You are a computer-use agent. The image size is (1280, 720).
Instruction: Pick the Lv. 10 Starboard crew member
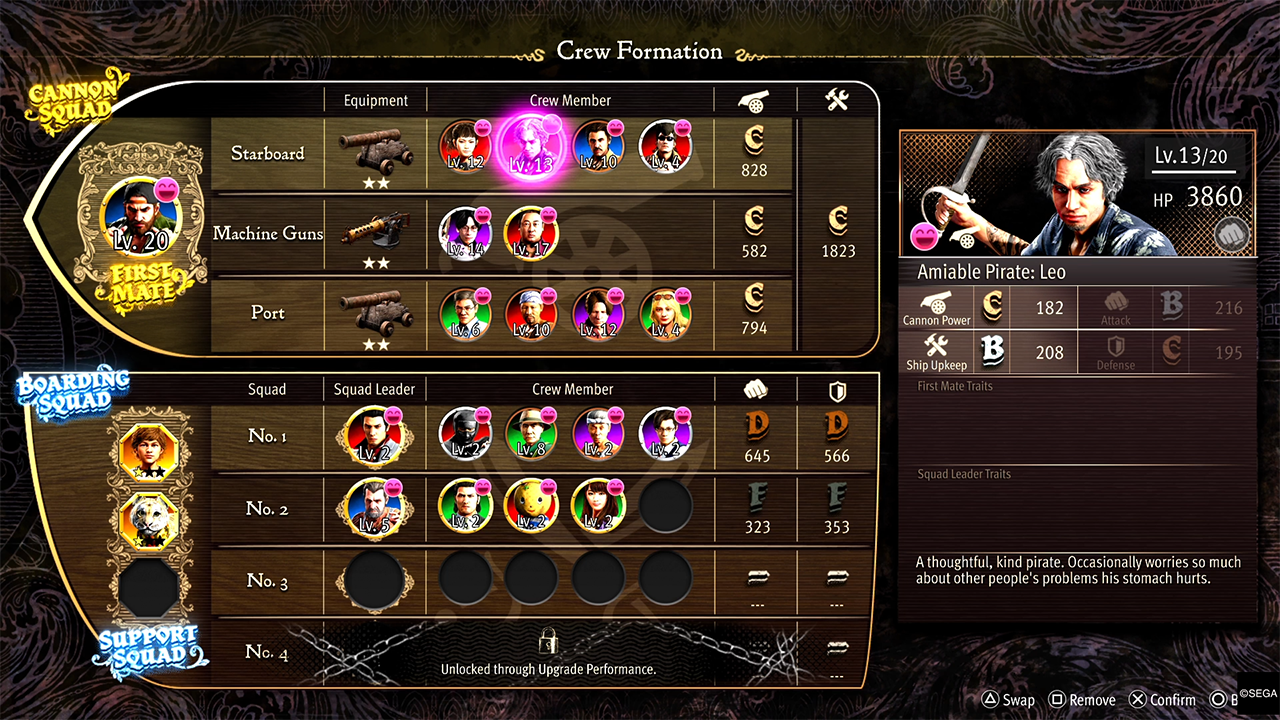pos(598,147)
